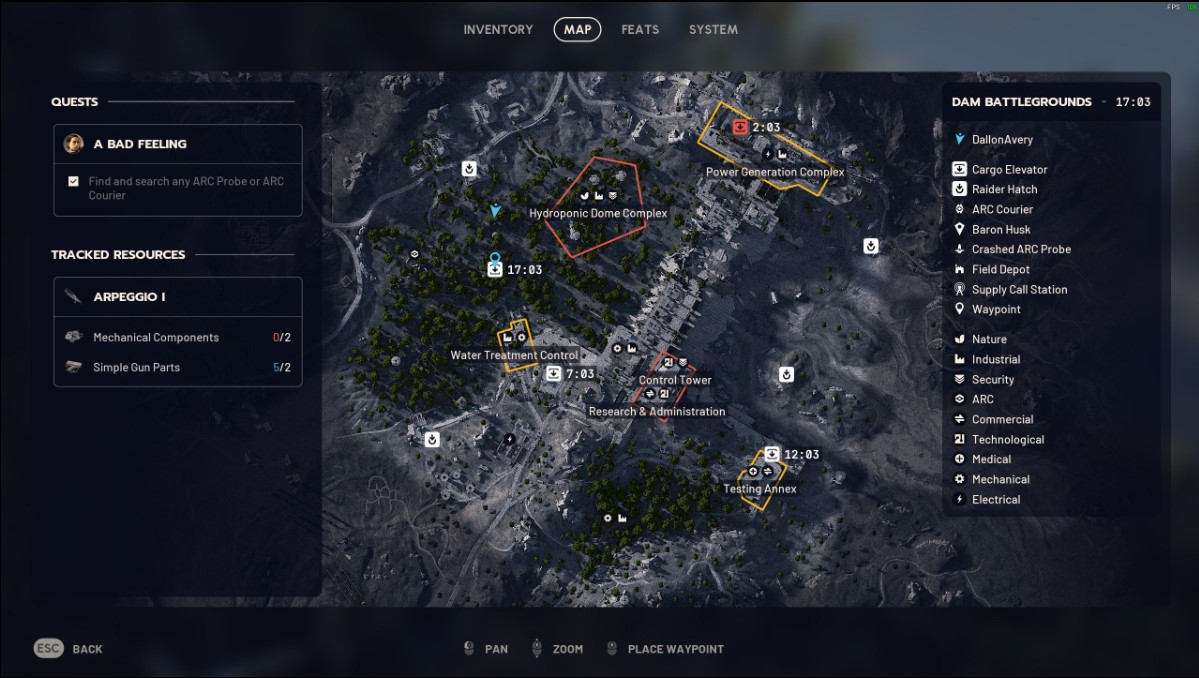
Task: Choose Supply Call Station legend entry
Action: [x=1019, y=289]
